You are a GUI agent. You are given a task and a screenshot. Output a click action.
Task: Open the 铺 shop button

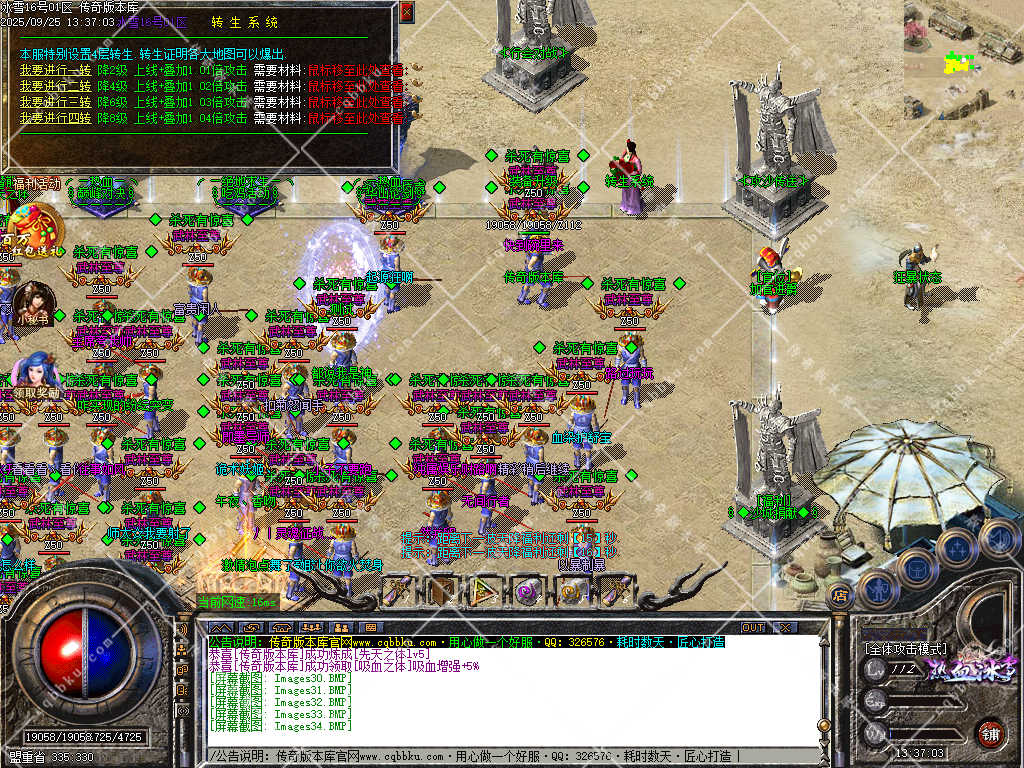[989, 732]
